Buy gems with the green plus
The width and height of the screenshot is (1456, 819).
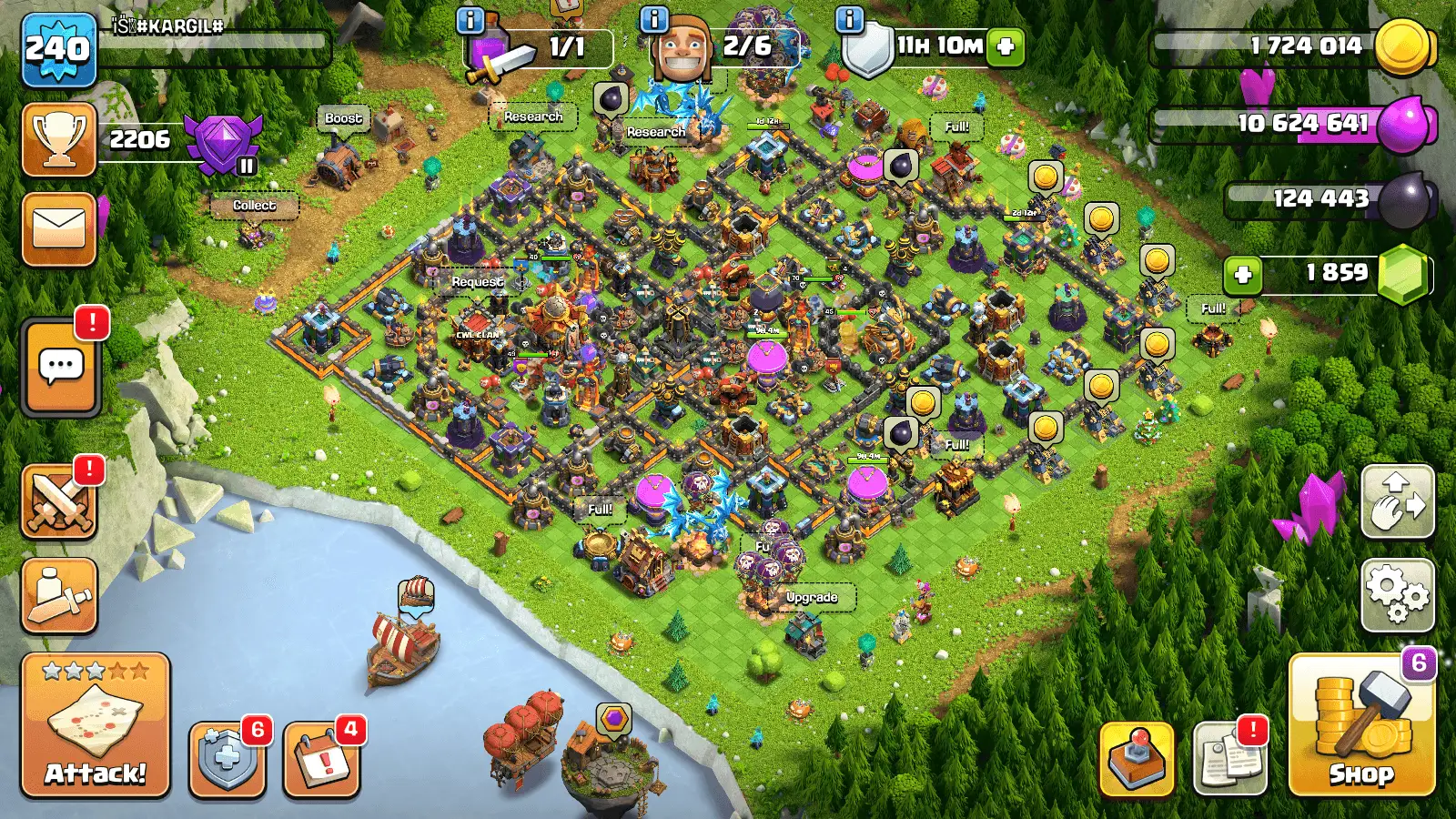(x=1243, y=275)
